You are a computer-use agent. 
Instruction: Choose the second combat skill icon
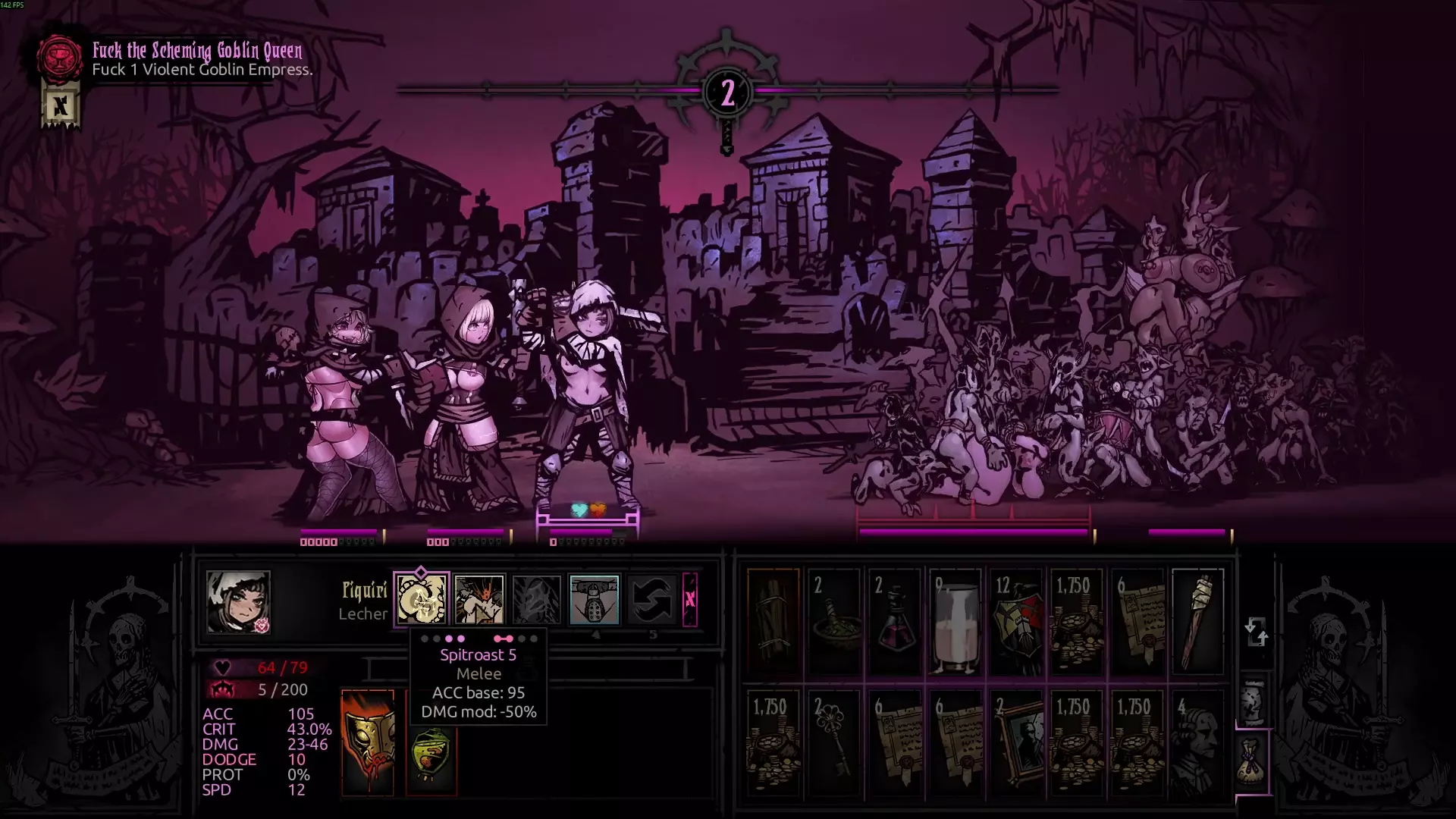tap(479, 599)
